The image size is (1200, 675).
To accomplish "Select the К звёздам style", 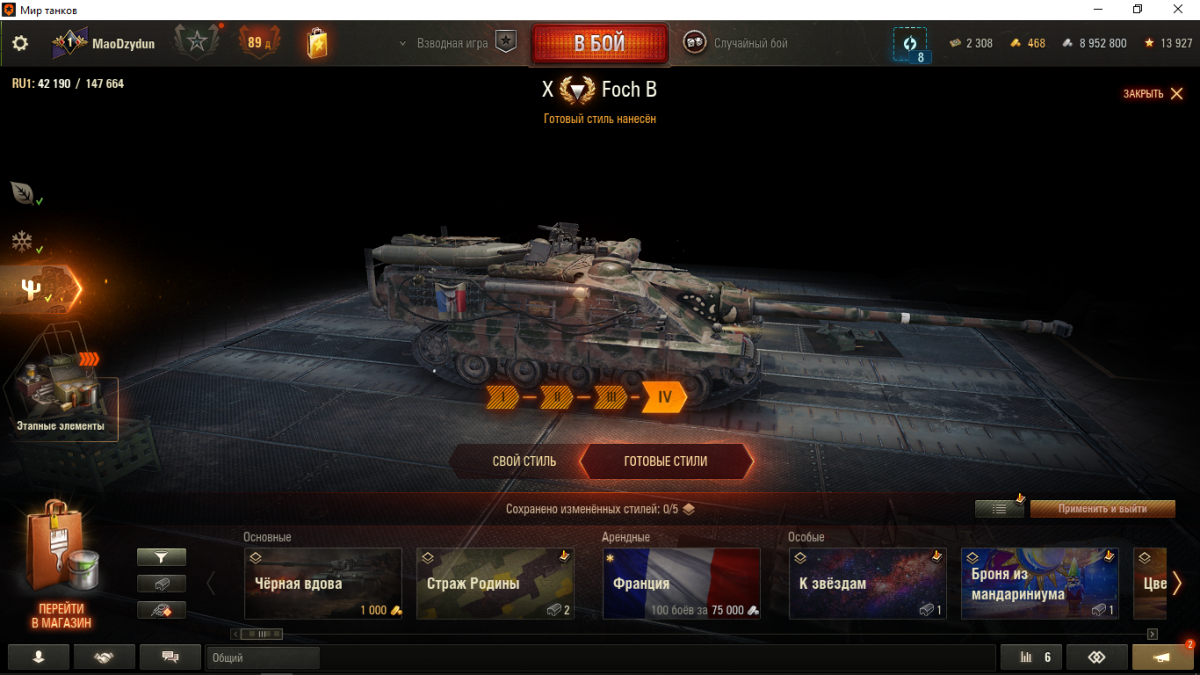I will click(867, 584).
